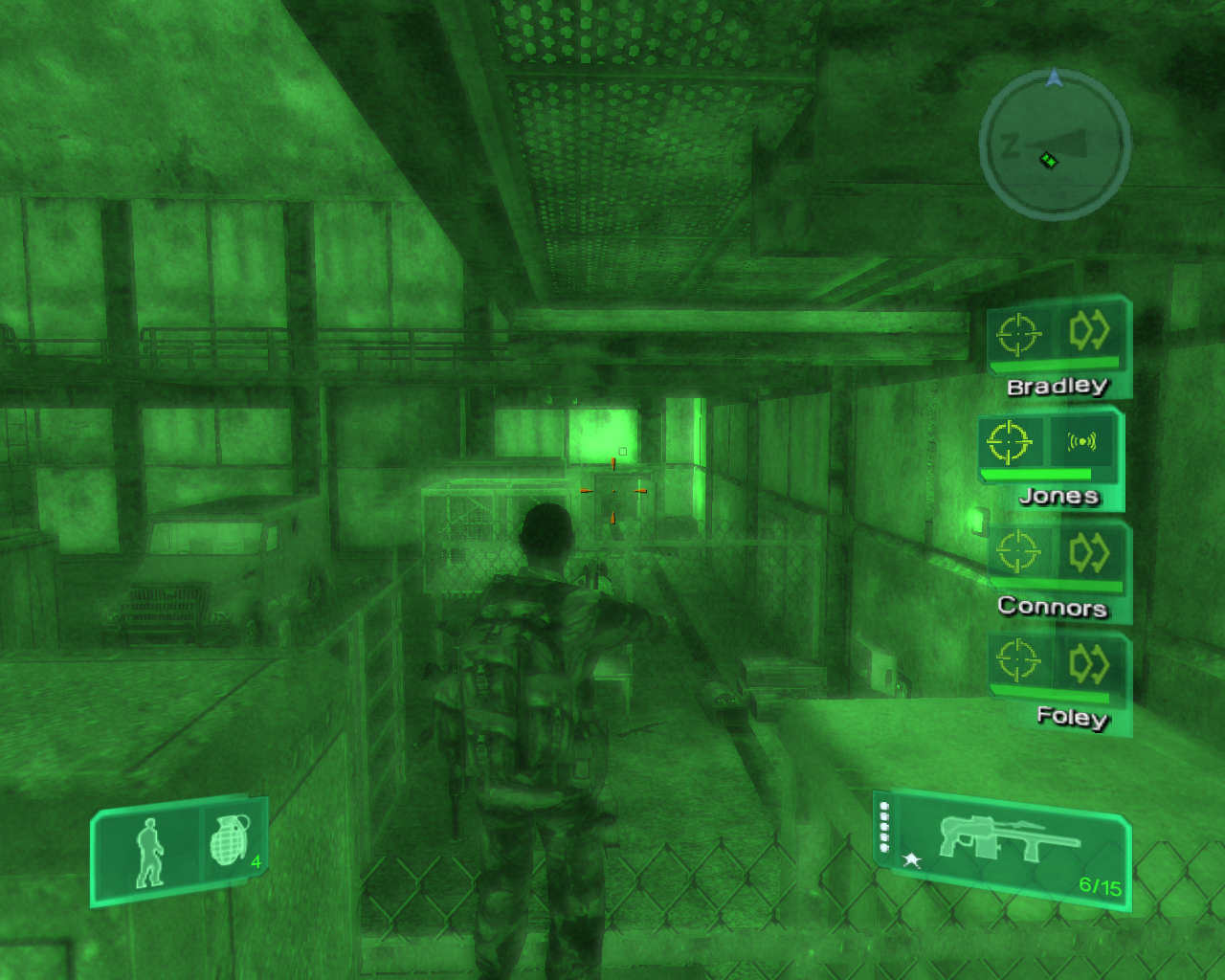Click Jones's radio signal icon
Viewport: 1225px width, 980px height.
click(x=1081, y=441)
